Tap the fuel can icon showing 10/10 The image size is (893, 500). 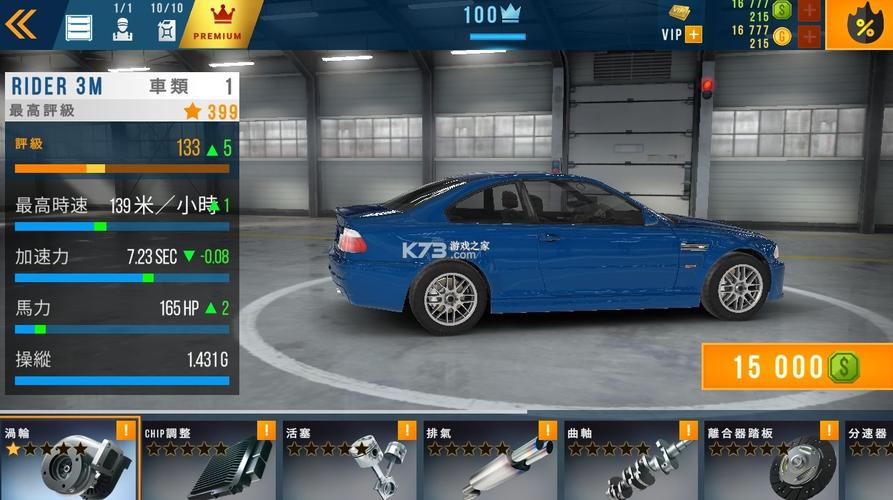[166, 27]
